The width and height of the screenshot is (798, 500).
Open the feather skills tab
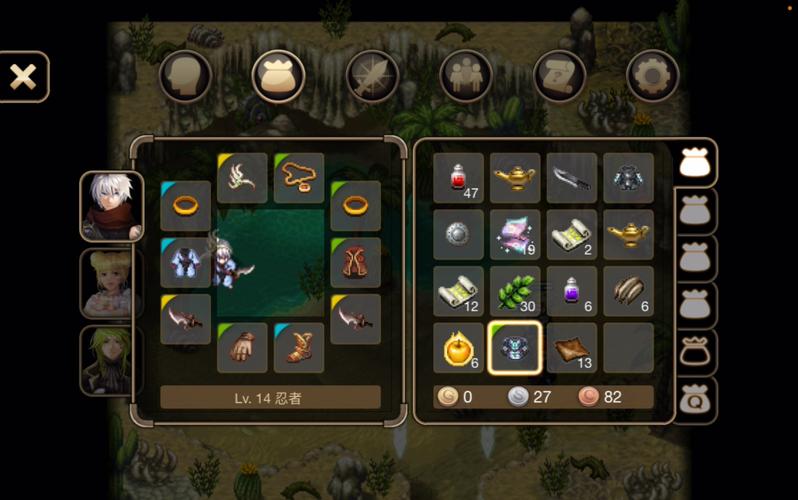(372, 76)
